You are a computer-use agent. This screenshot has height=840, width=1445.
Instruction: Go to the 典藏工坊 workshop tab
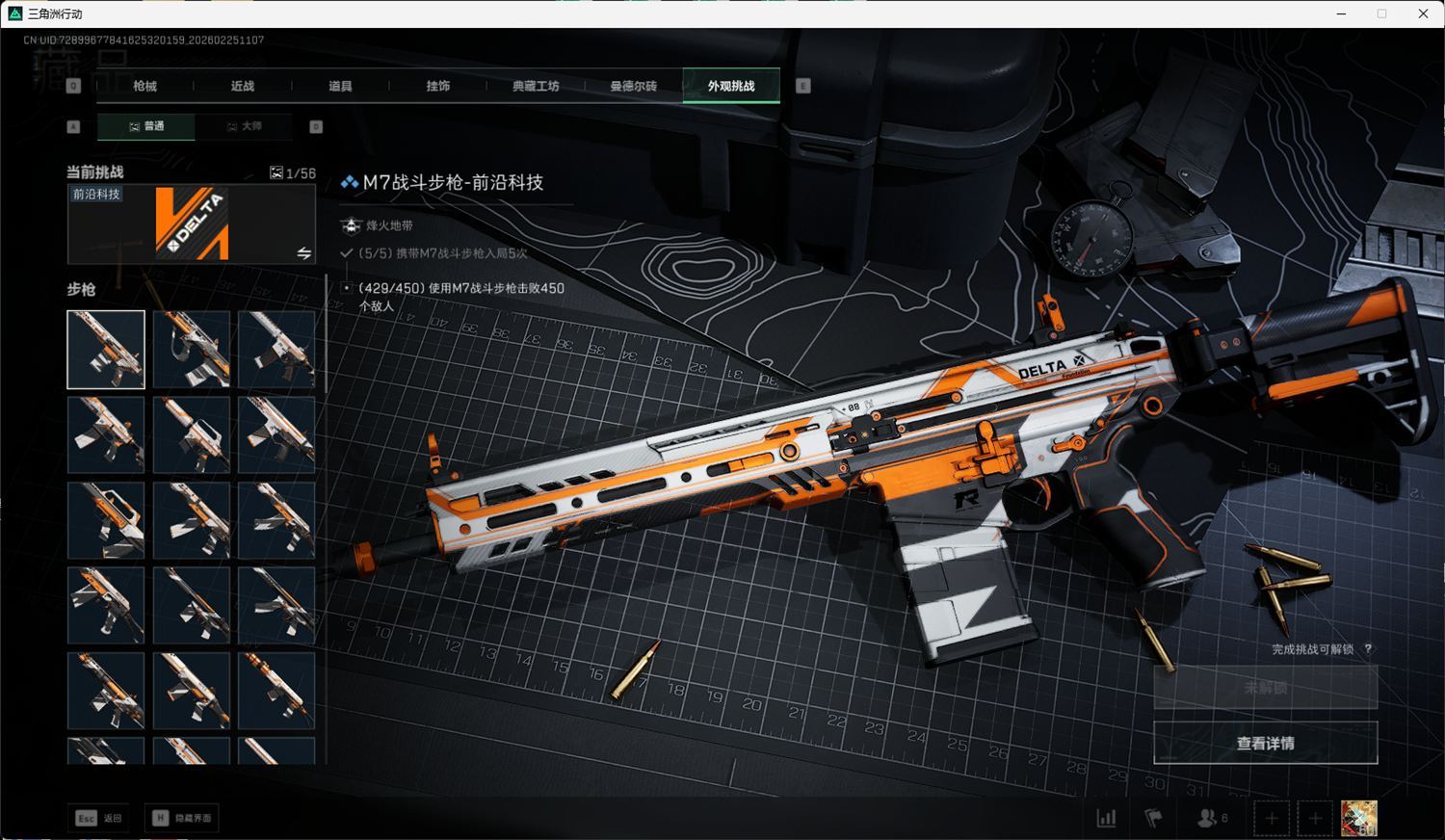pos(536,86)
